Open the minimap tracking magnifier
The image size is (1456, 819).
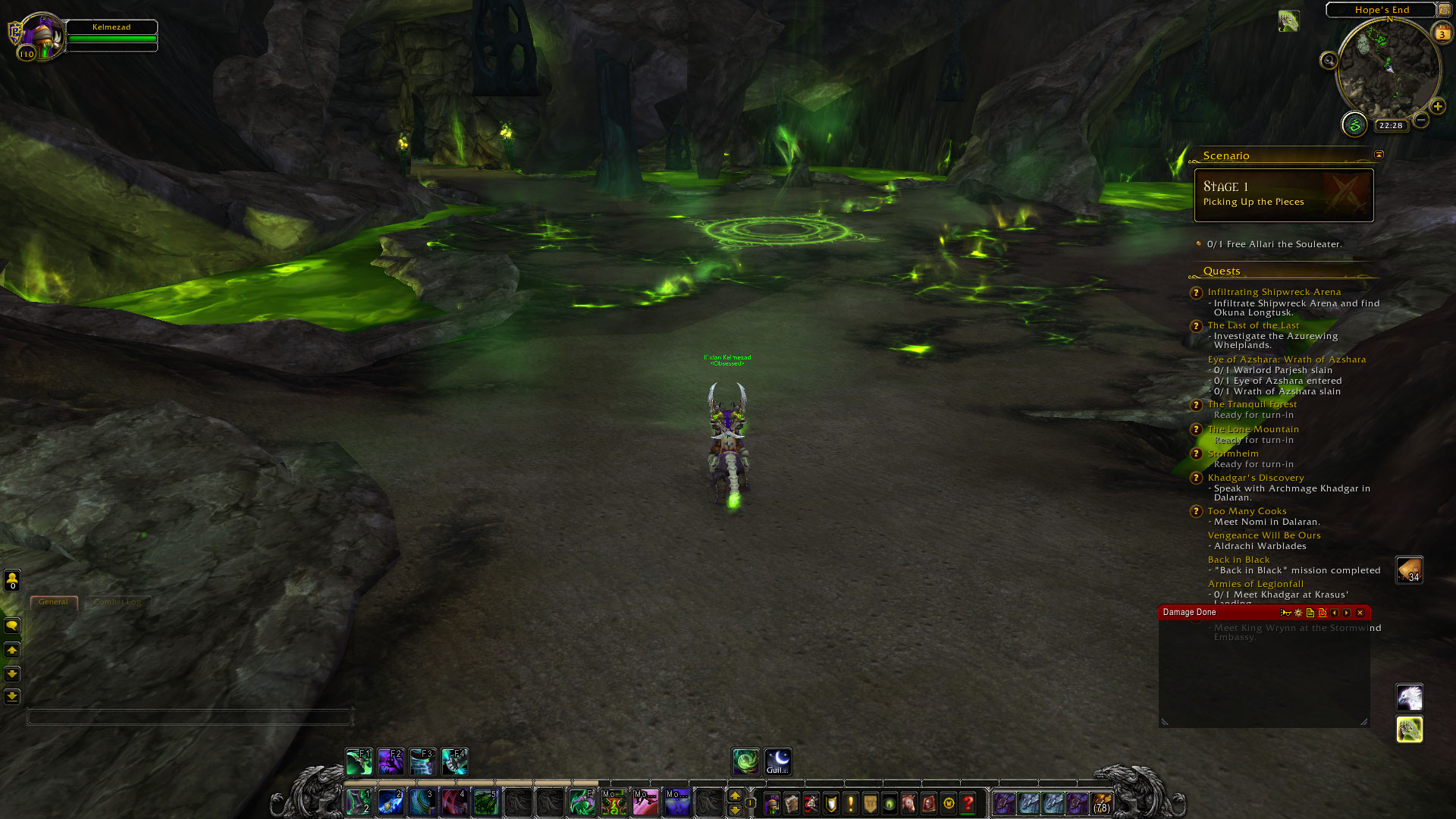1329,61
